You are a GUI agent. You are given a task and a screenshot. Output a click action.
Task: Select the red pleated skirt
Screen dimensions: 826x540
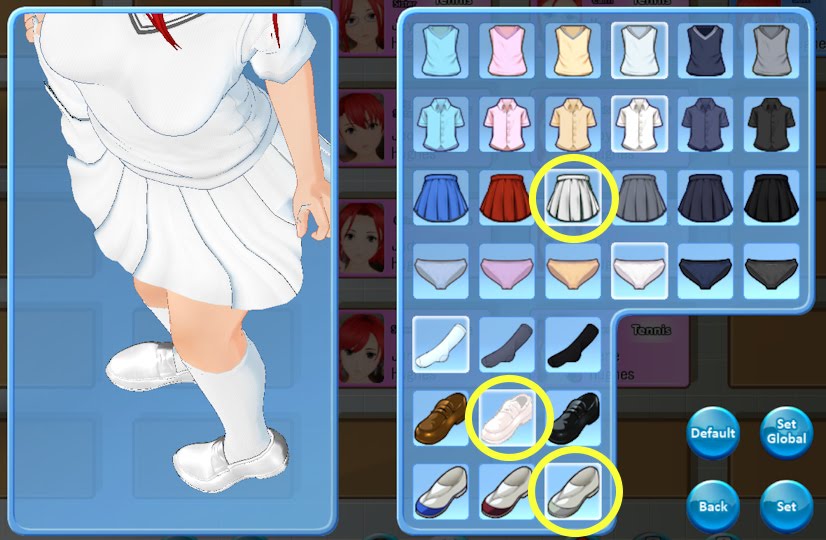pyautogui.click(x=506, y=198)
